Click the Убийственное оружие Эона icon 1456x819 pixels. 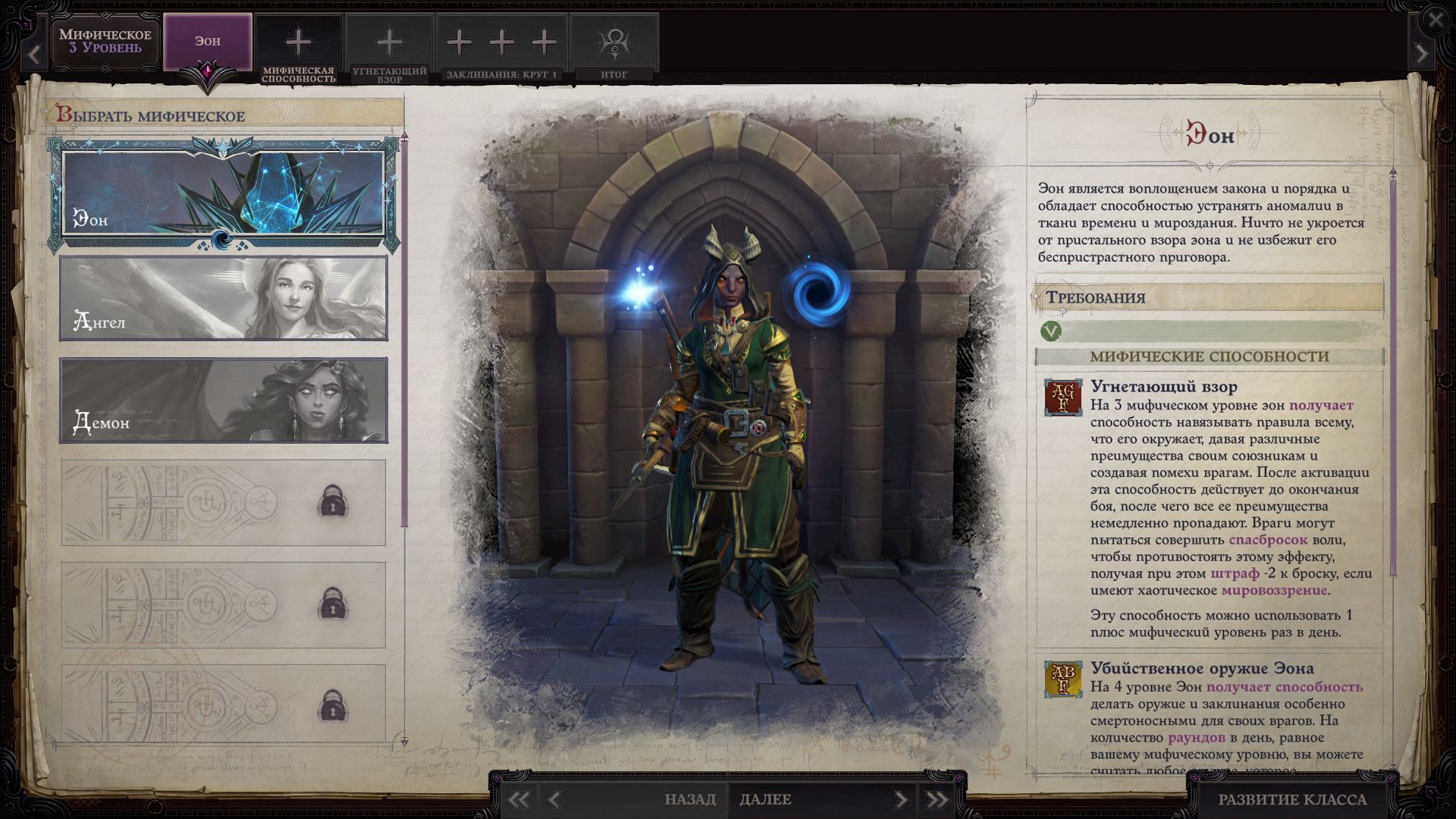[x=1063, y=679]
